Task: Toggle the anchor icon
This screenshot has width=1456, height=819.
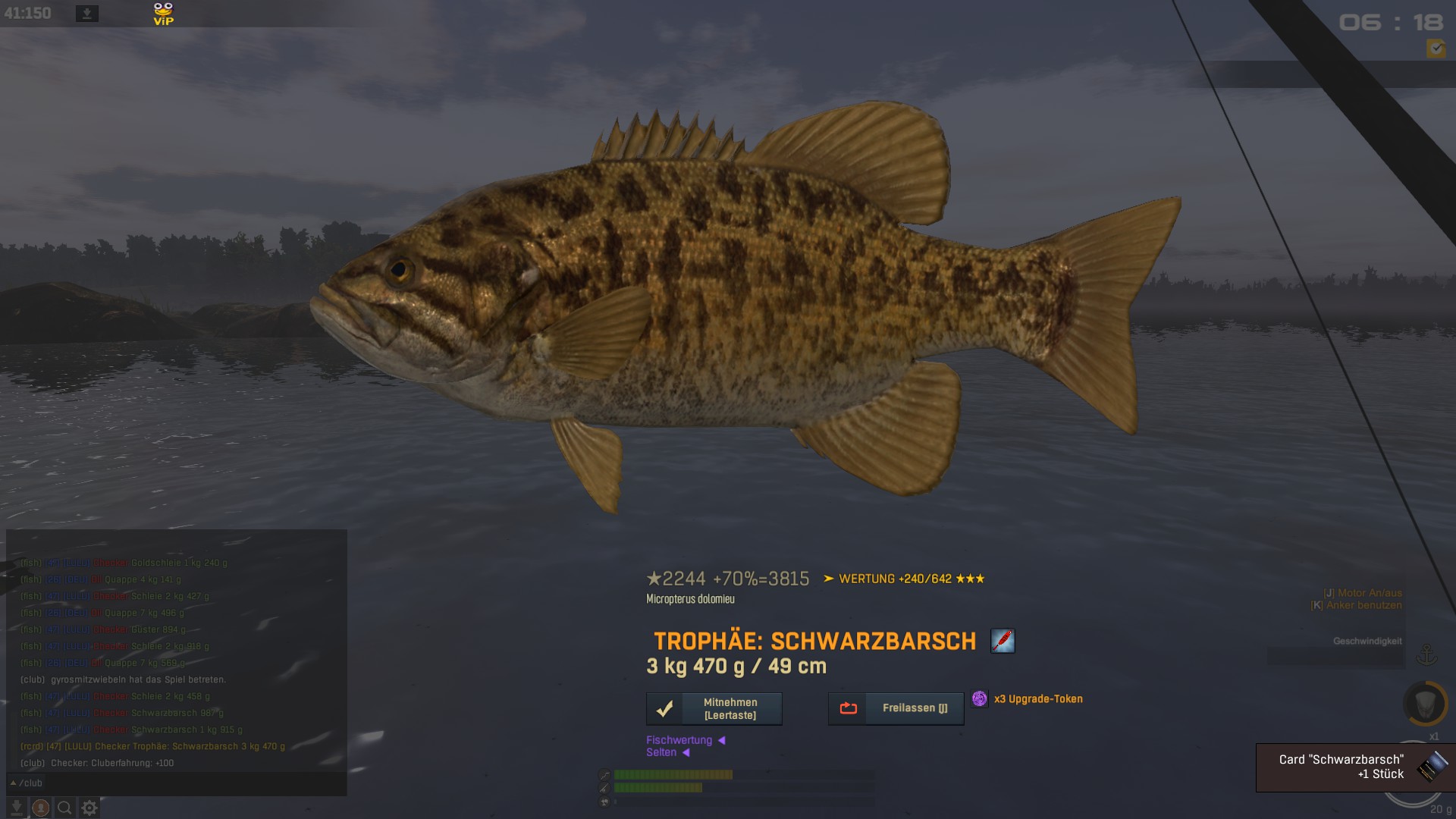Action: click(1427, 654)
